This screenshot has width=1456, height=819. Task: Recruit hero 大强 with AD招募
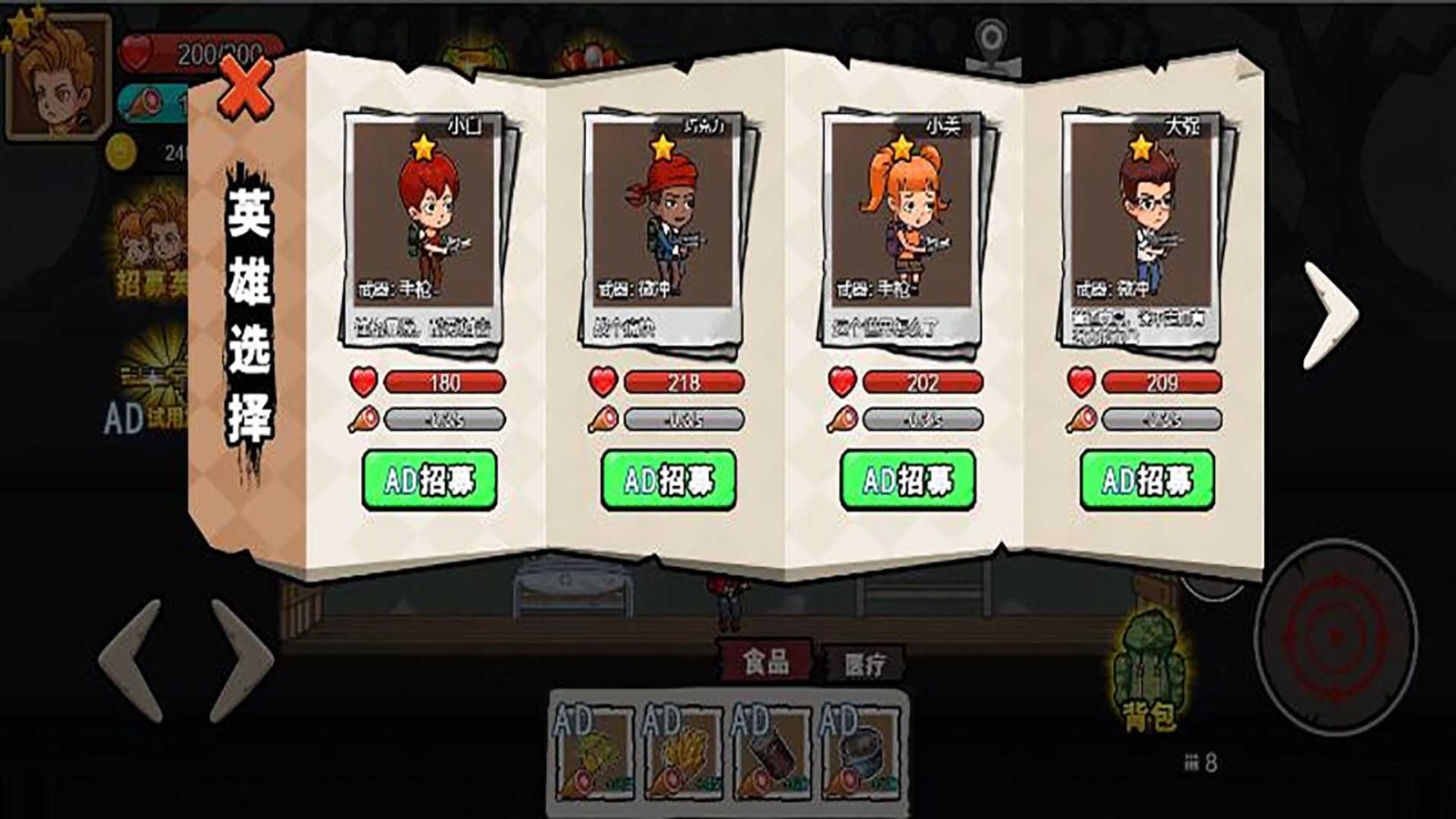pos(1148,480)
